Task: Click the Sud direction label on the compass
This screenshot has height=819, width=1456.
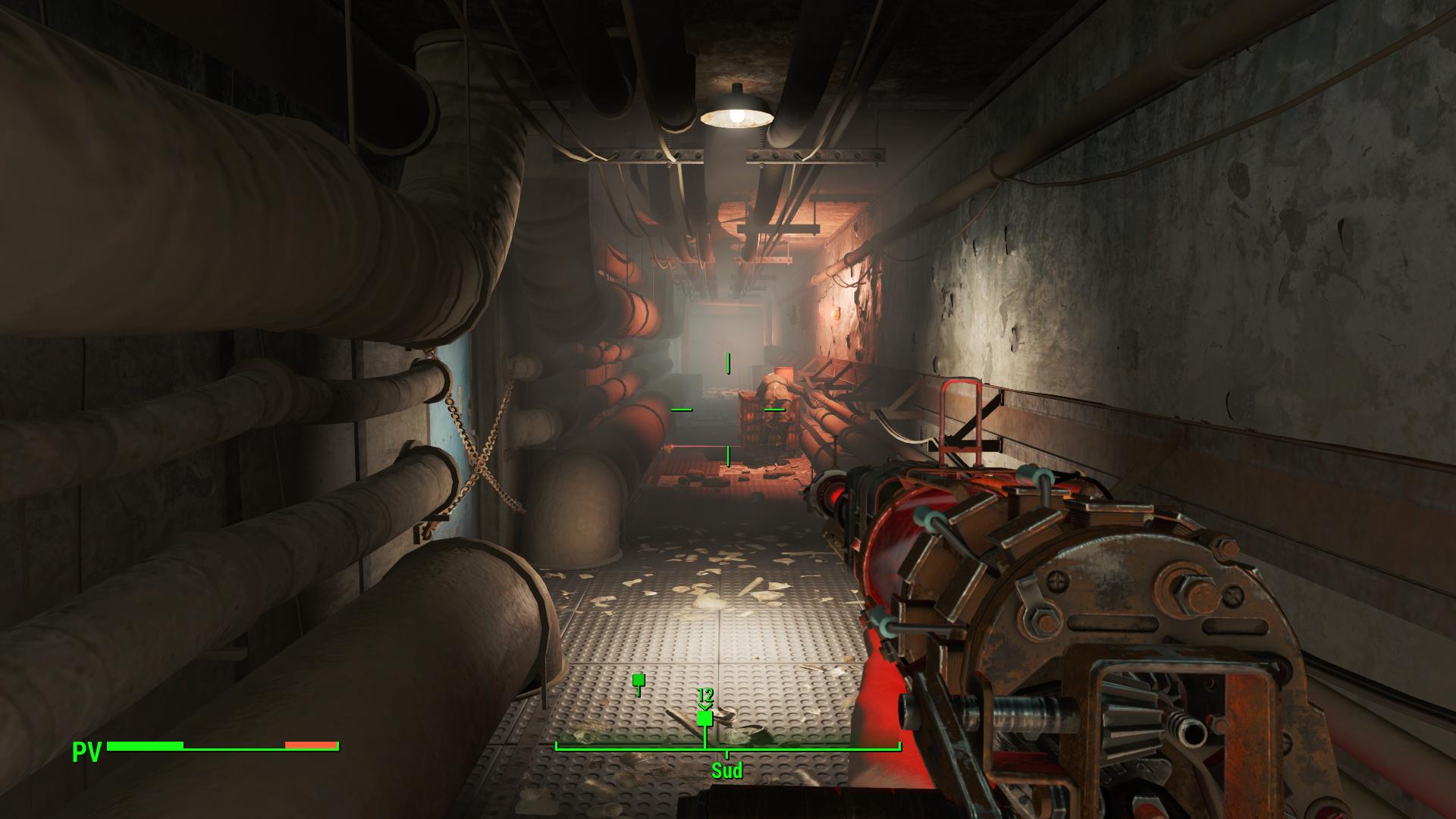Action: point(726,771)
